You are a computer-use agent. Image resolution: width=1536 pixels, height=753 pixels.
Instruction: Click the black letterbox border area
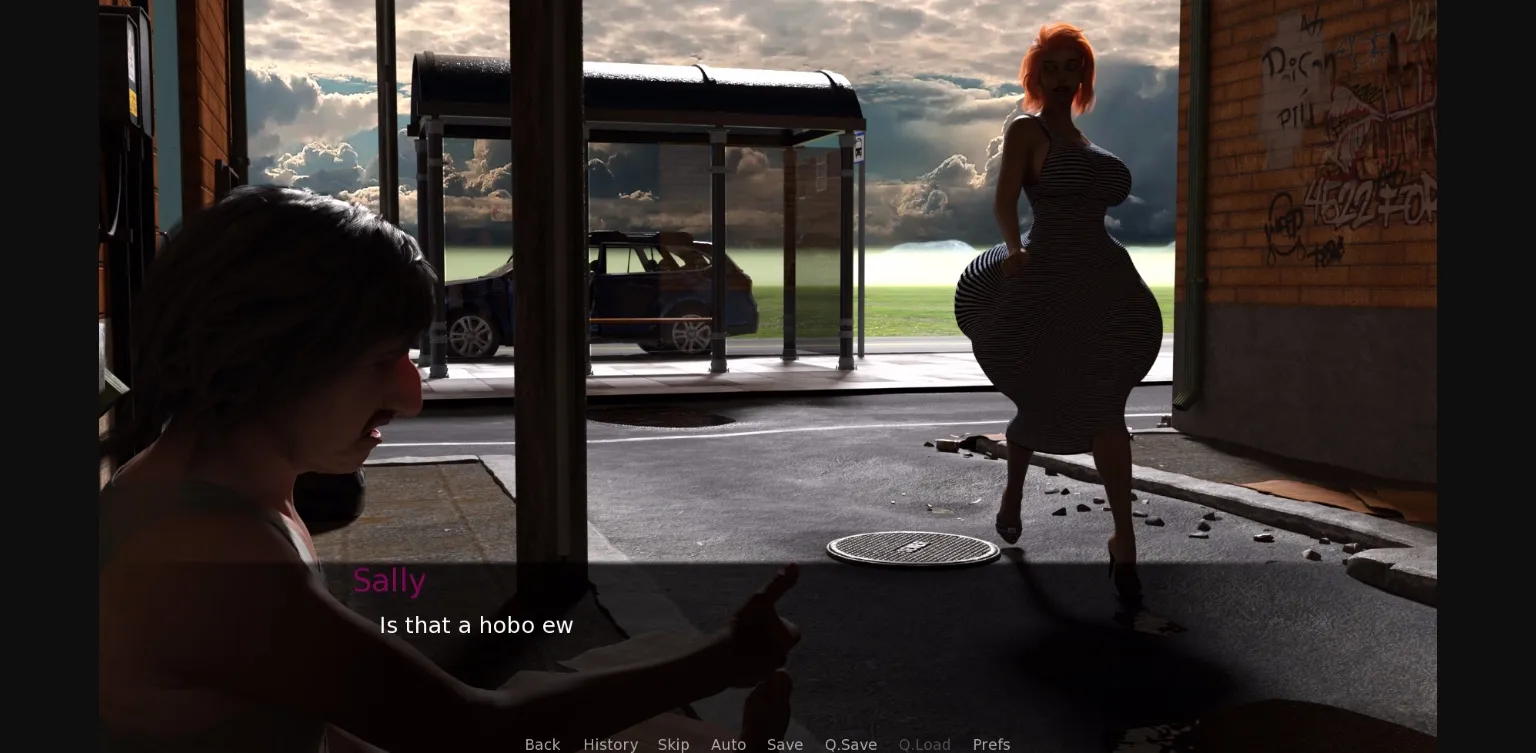(48, 376)
